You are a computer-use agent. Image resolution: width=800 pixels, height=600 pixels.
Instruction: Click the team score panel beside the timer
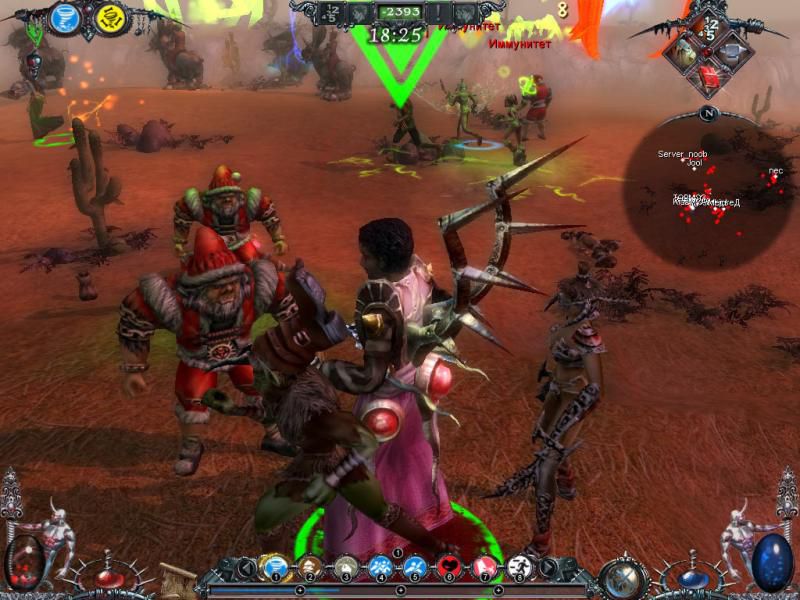click(330, 12)
